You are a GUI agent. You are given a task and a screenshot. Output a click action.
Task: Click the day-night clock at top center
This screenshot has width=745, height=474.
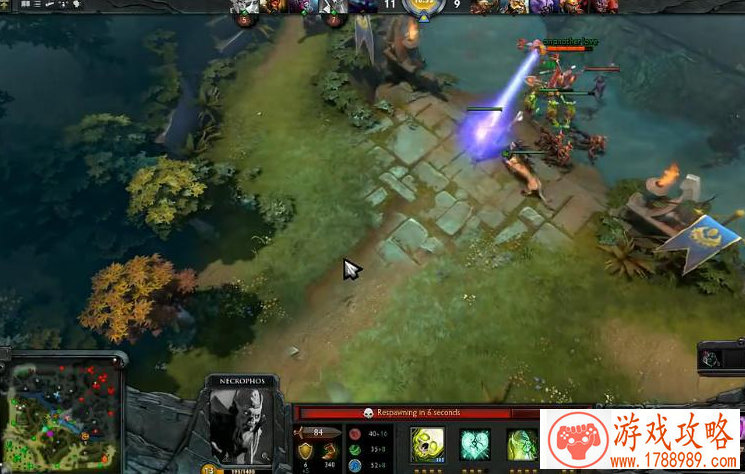pos(429,9)
